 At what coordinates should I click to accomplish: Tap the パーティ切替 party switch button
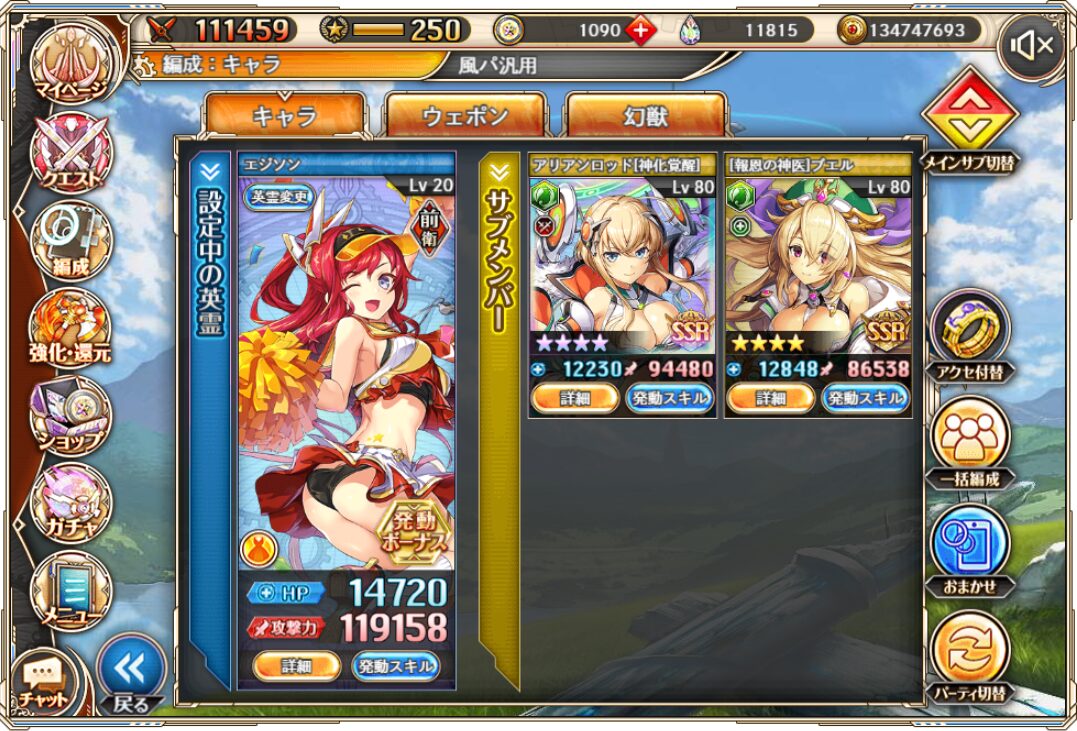click(x=969, y=657)
